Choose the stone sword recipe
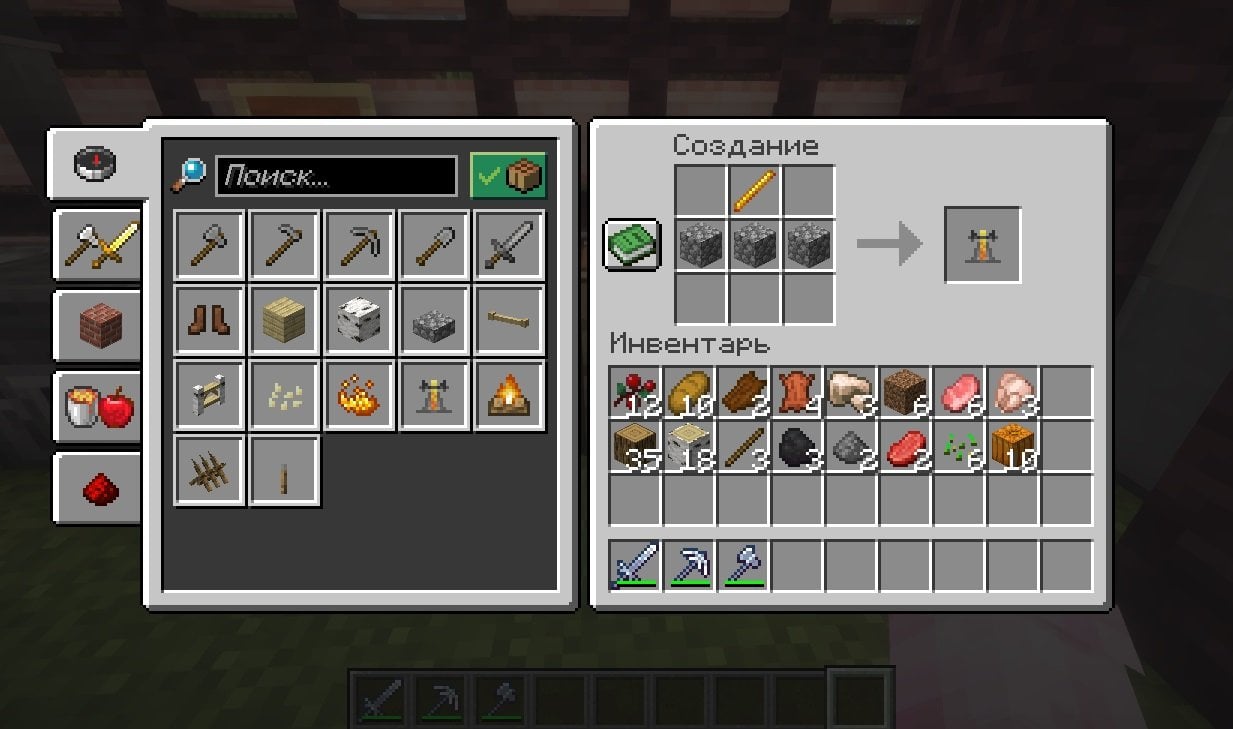This screenshot has height=729, width=1233. pos(509,244)
